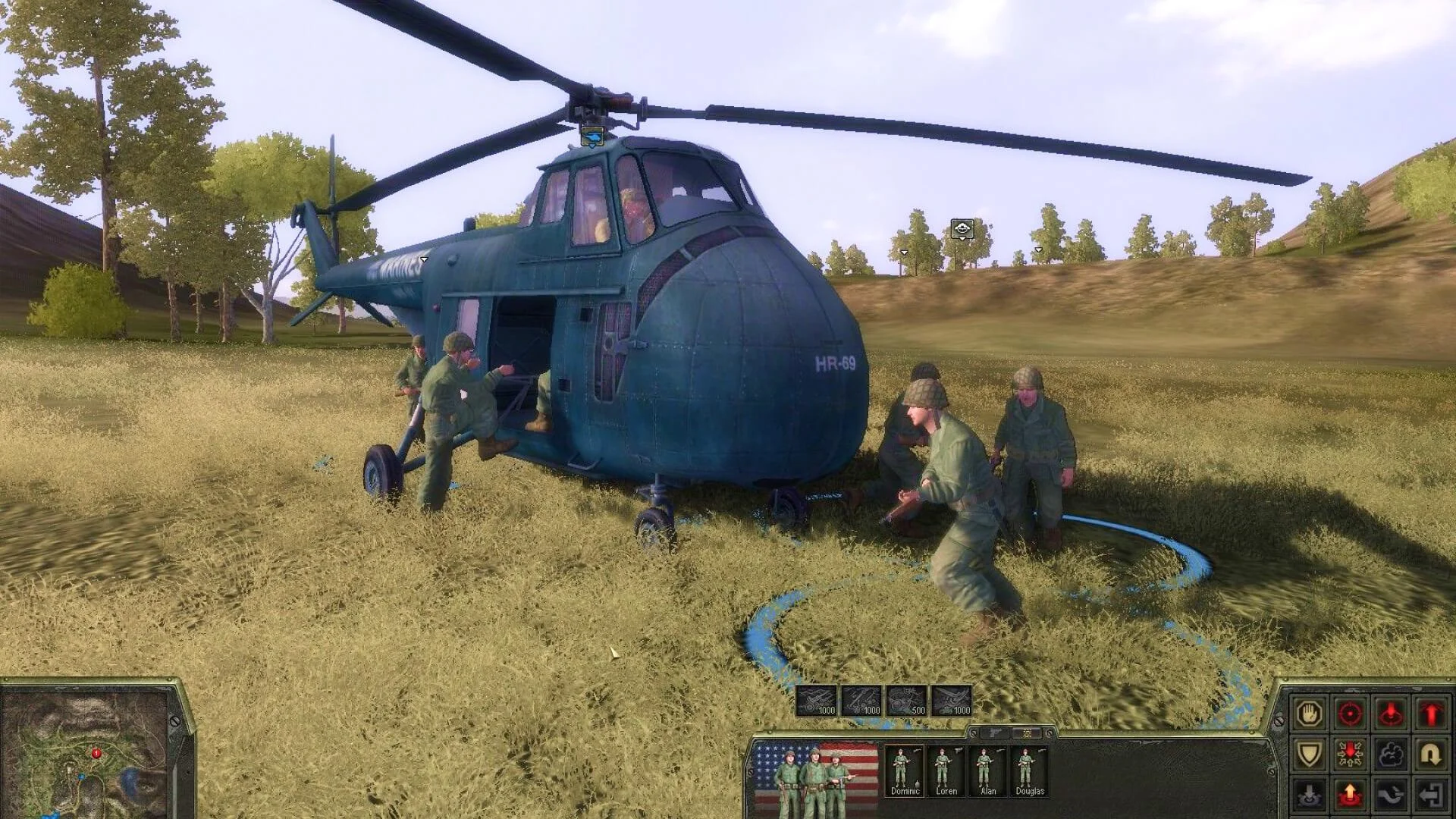1456x819 pixels.
Task: Enable the Defend shield stance
Action: point(1310,753)
